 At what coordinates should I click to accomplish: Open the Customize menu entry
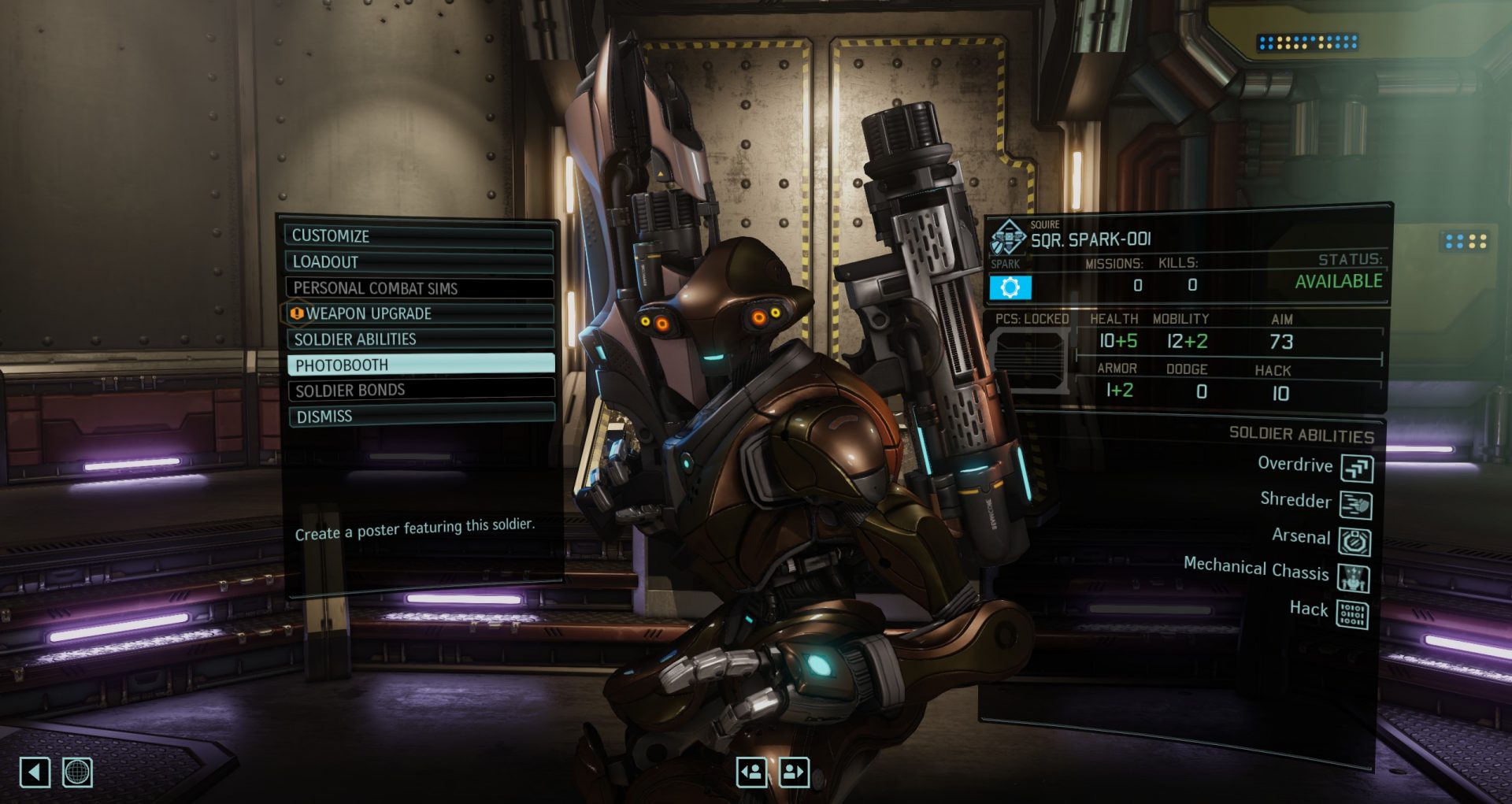point(419,235)
